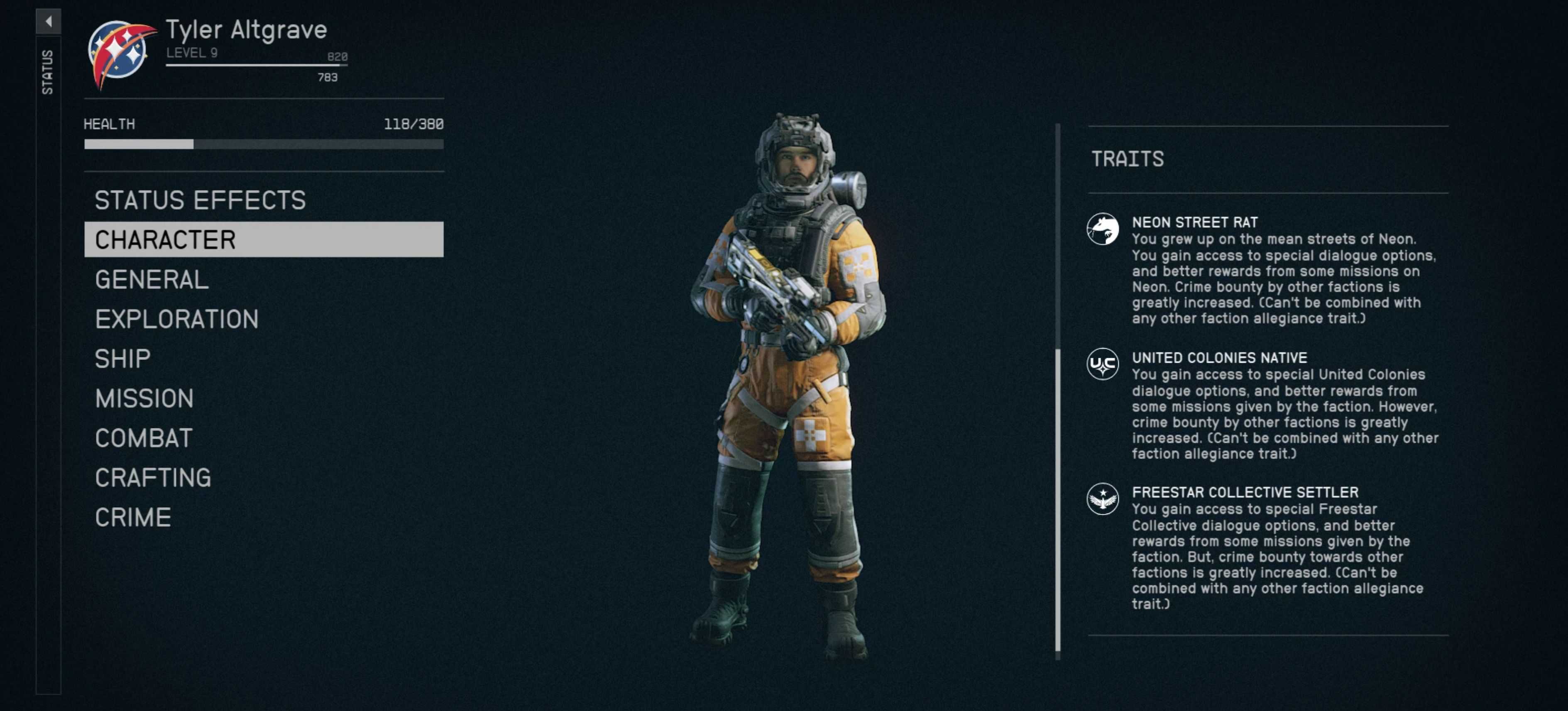Show the Crime statistics

tap(133, 517)
